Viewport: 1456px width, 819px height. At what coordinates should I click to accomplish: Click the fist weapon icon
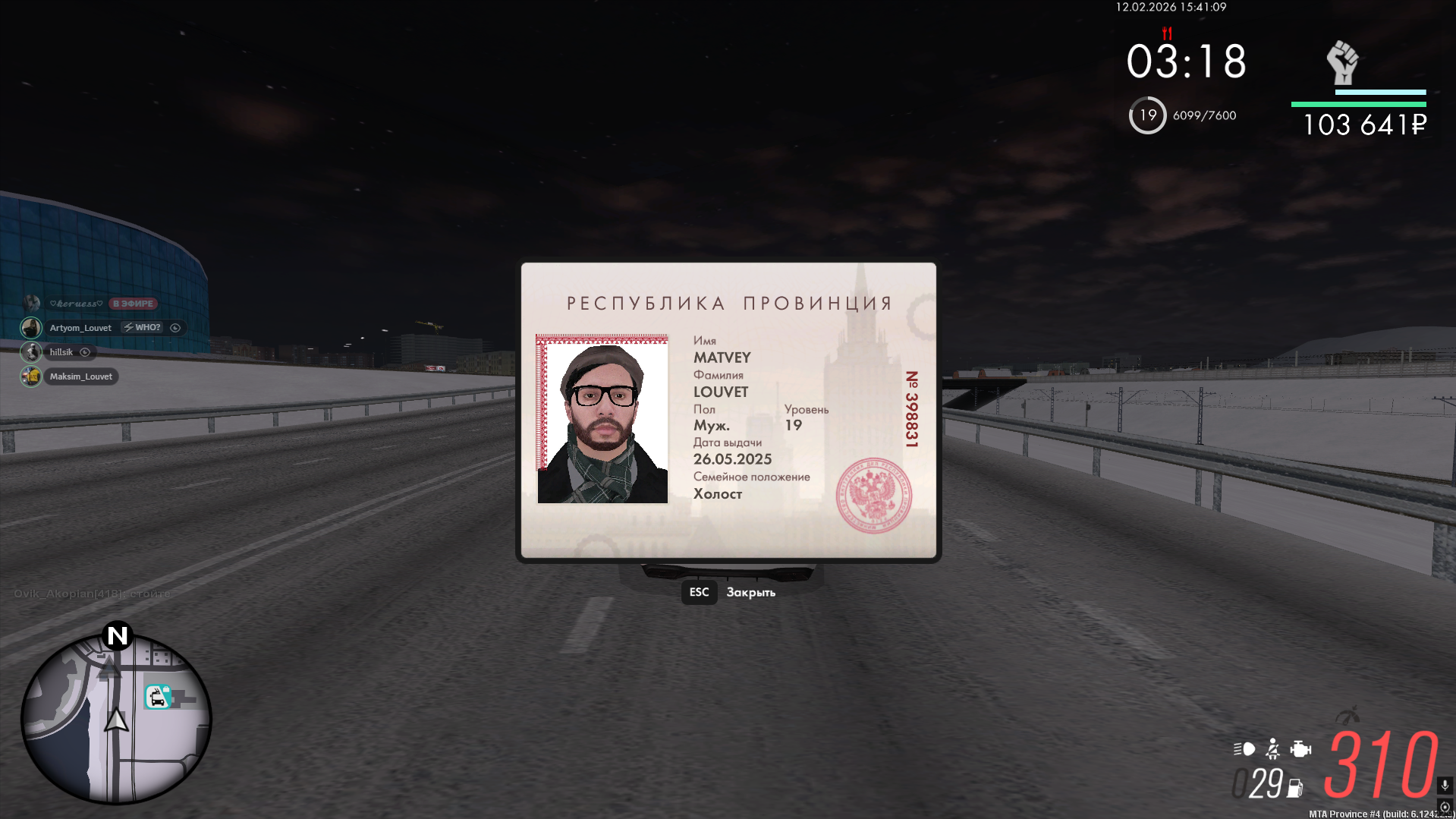point(1342,62)
